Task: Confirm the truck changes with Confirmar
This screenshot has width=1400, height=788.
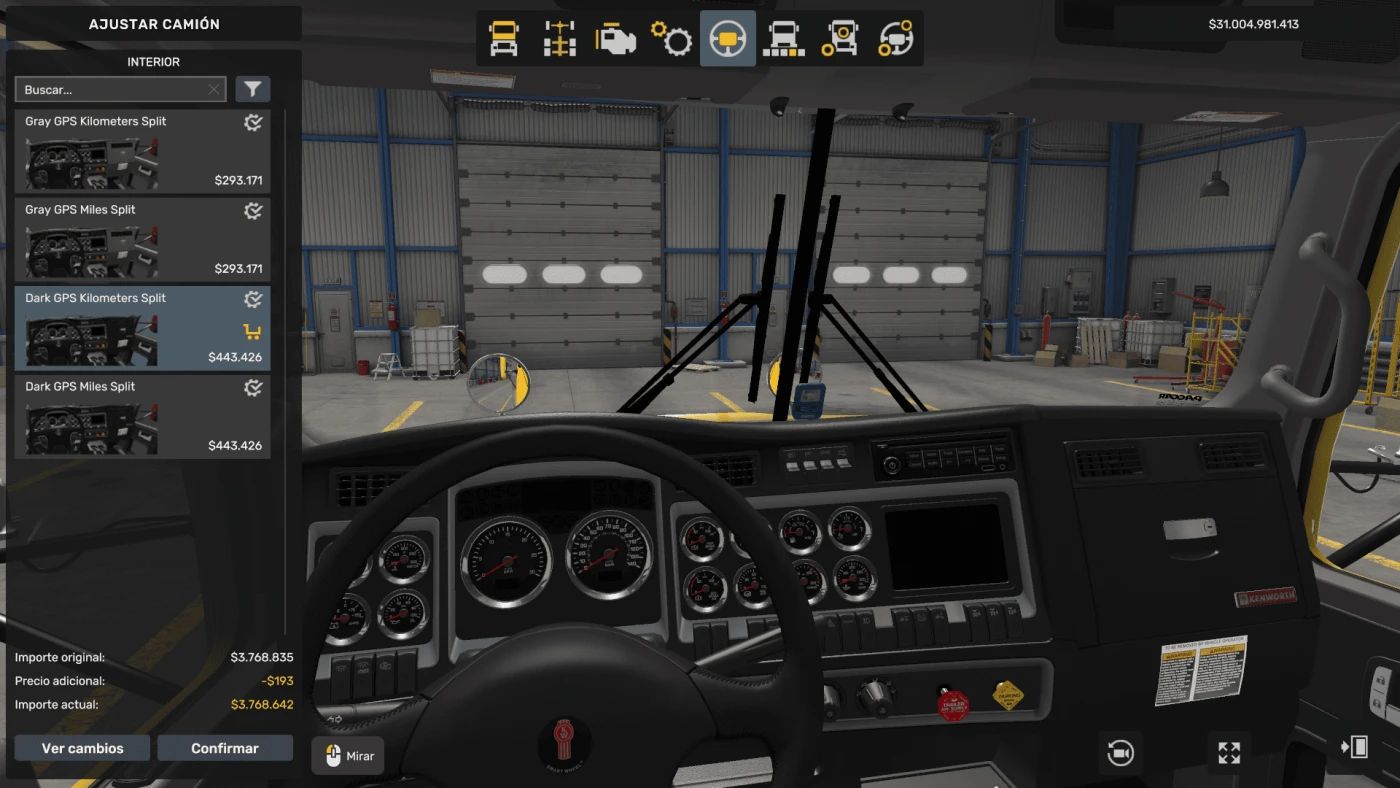Action: [x=225, y=748]
